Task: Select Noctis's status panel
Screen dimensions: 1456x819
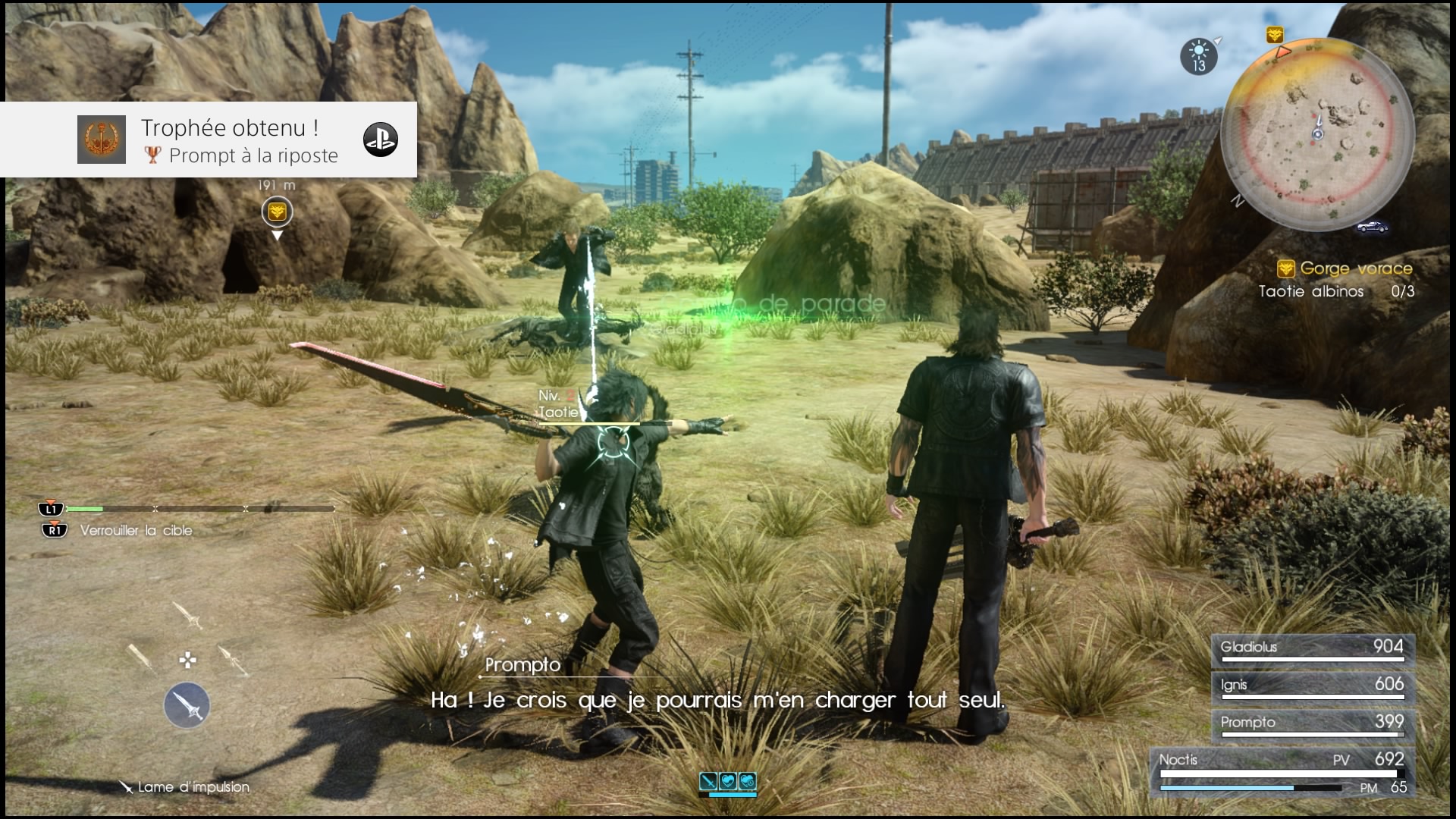Action: pyautogui.click(x=1283, y=772)
